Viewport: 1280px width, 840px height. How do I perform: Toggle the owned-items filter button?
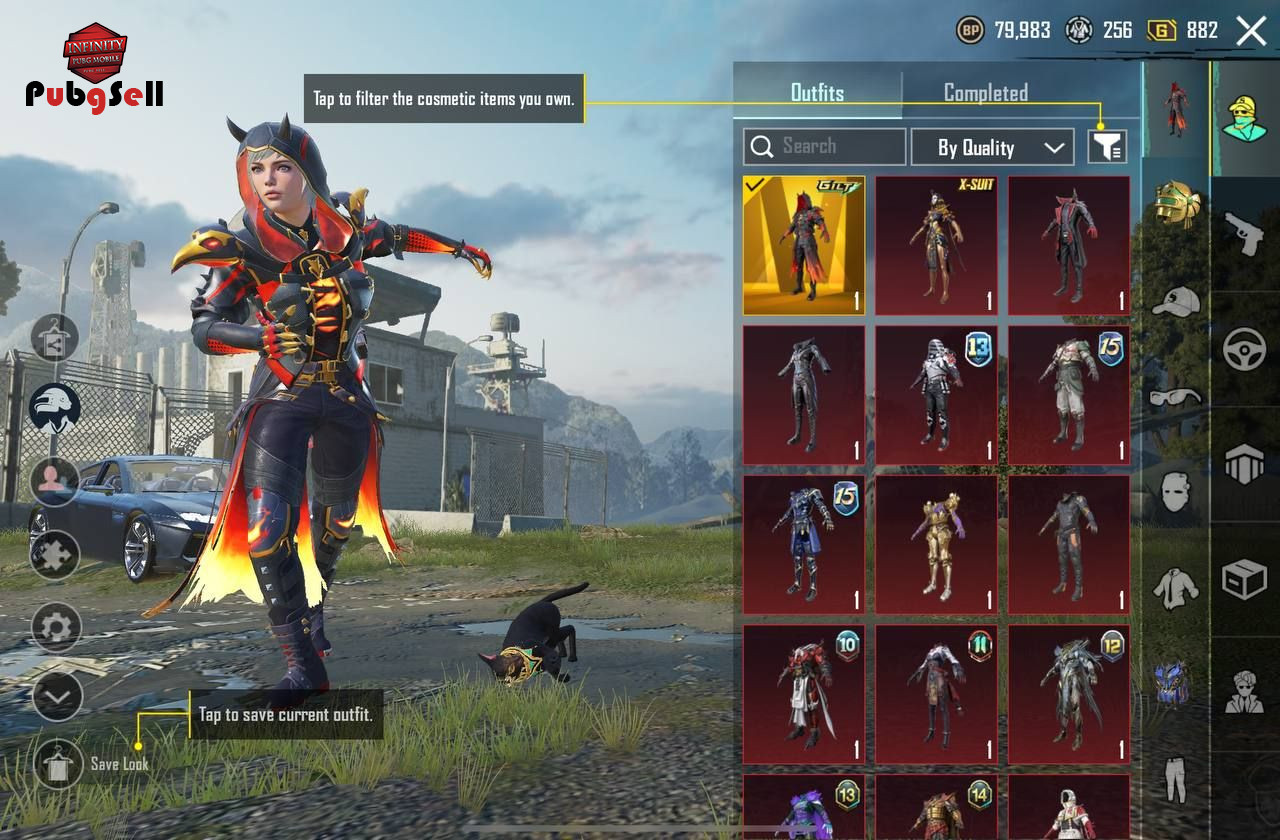1107,148
